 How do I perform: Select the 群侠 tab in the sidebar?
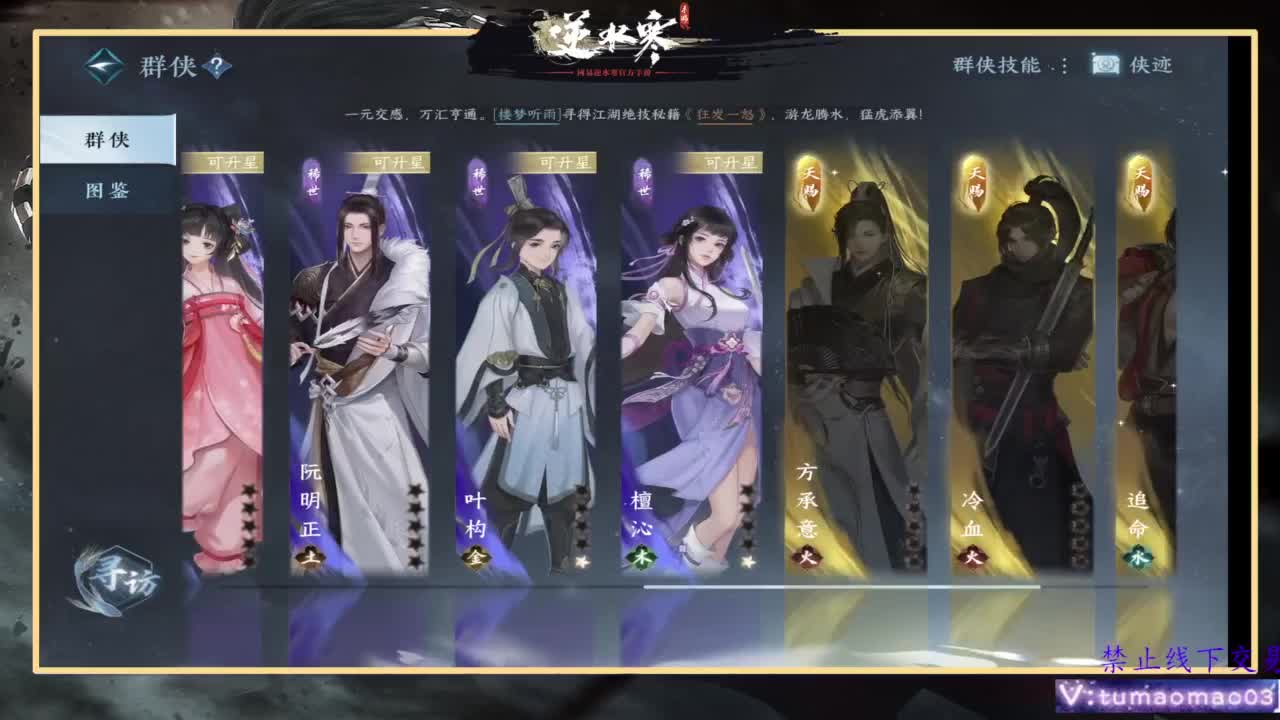[105, 140]
